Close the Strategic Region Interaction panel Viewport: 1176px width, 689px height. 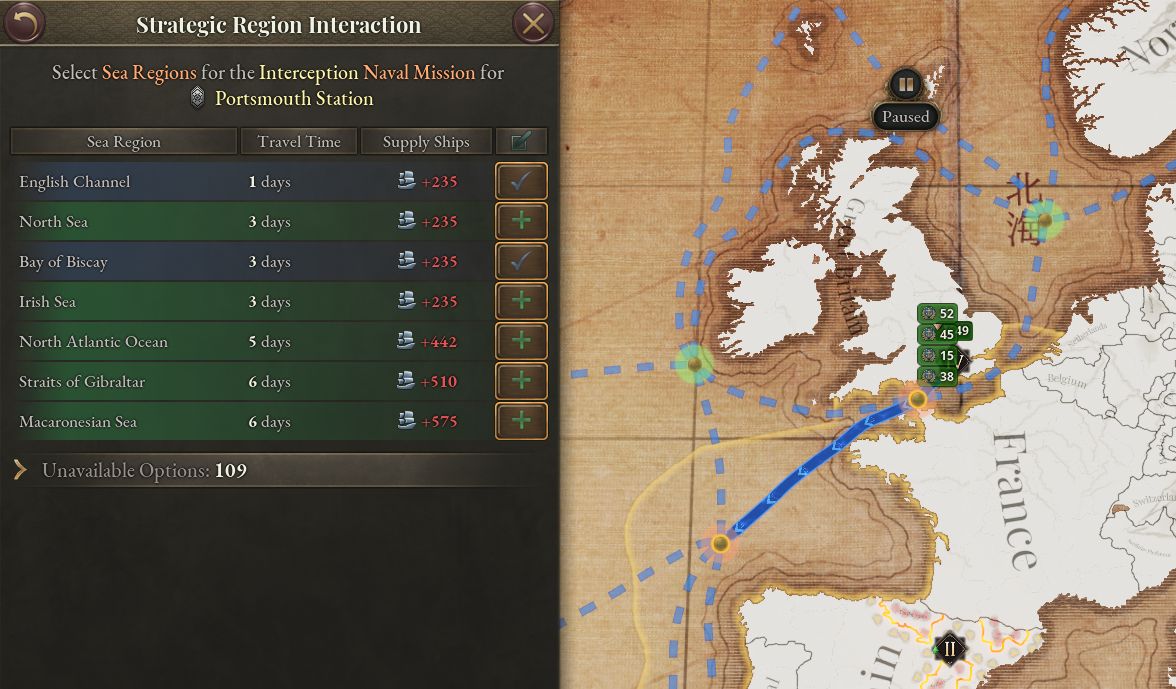pyautogui.click(x=533, y=23)
